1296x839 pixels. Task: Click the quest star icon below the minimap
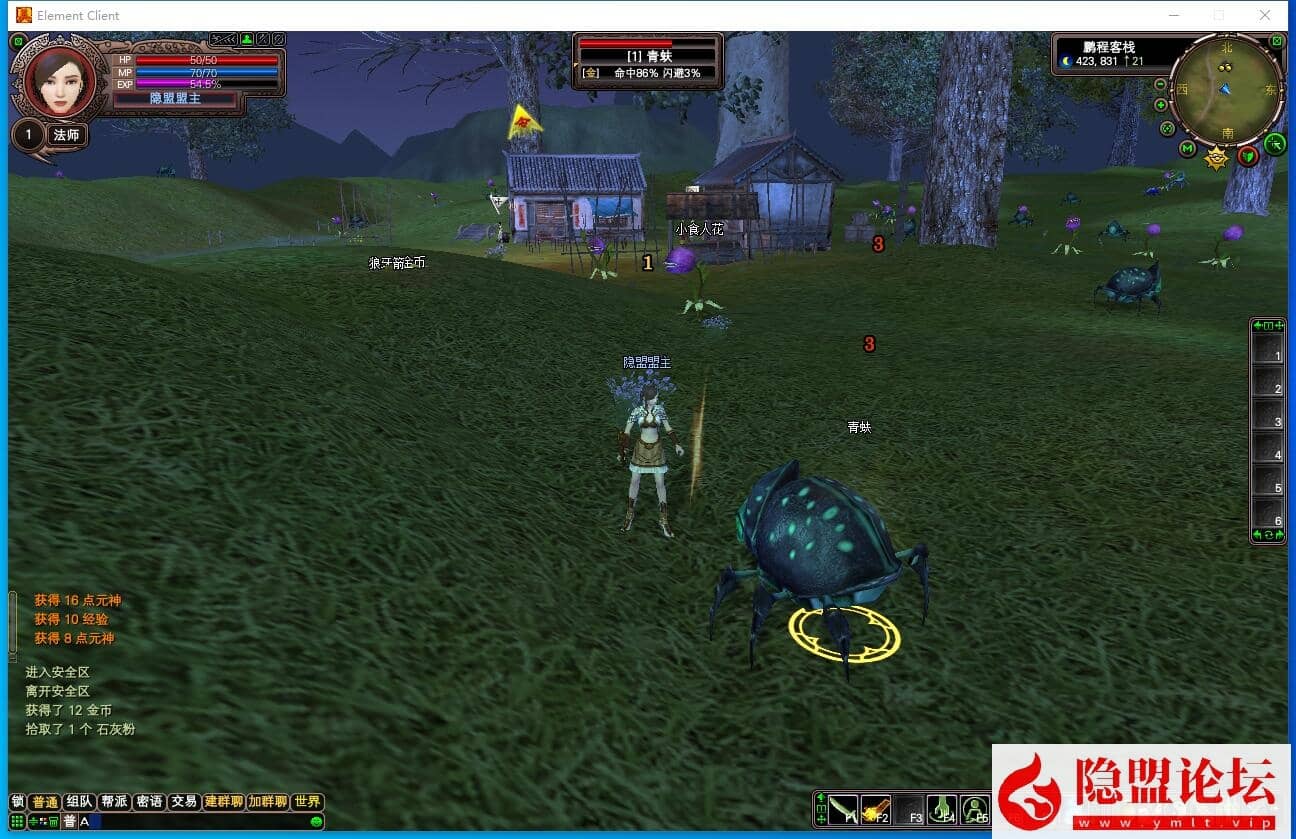pos(1216,156)
